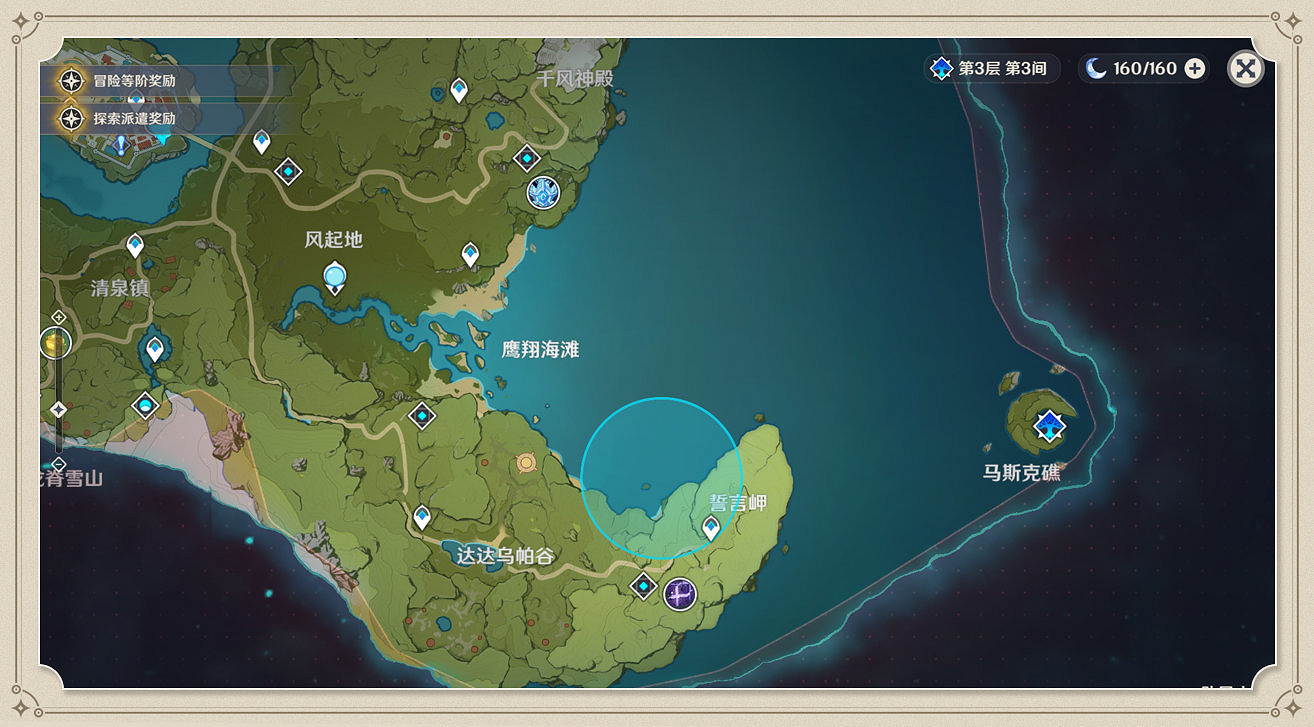Click the golden circular marker on the left edge
Screen dimensions: 1314x727
56,343
